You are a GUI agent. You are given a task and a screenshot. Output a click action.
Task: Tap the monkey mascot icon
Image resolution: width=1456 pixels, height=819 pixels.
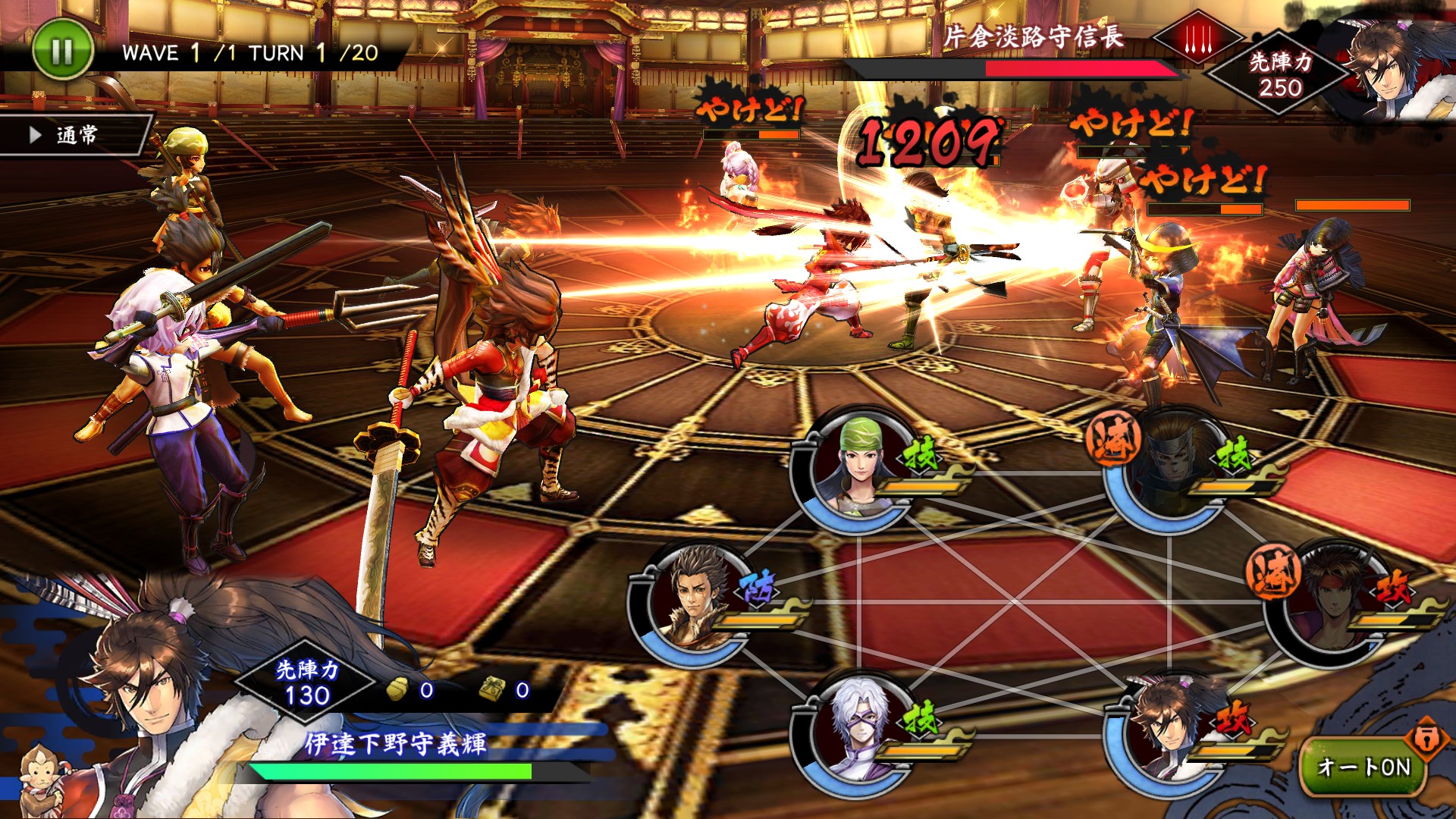tap(39, 781)
